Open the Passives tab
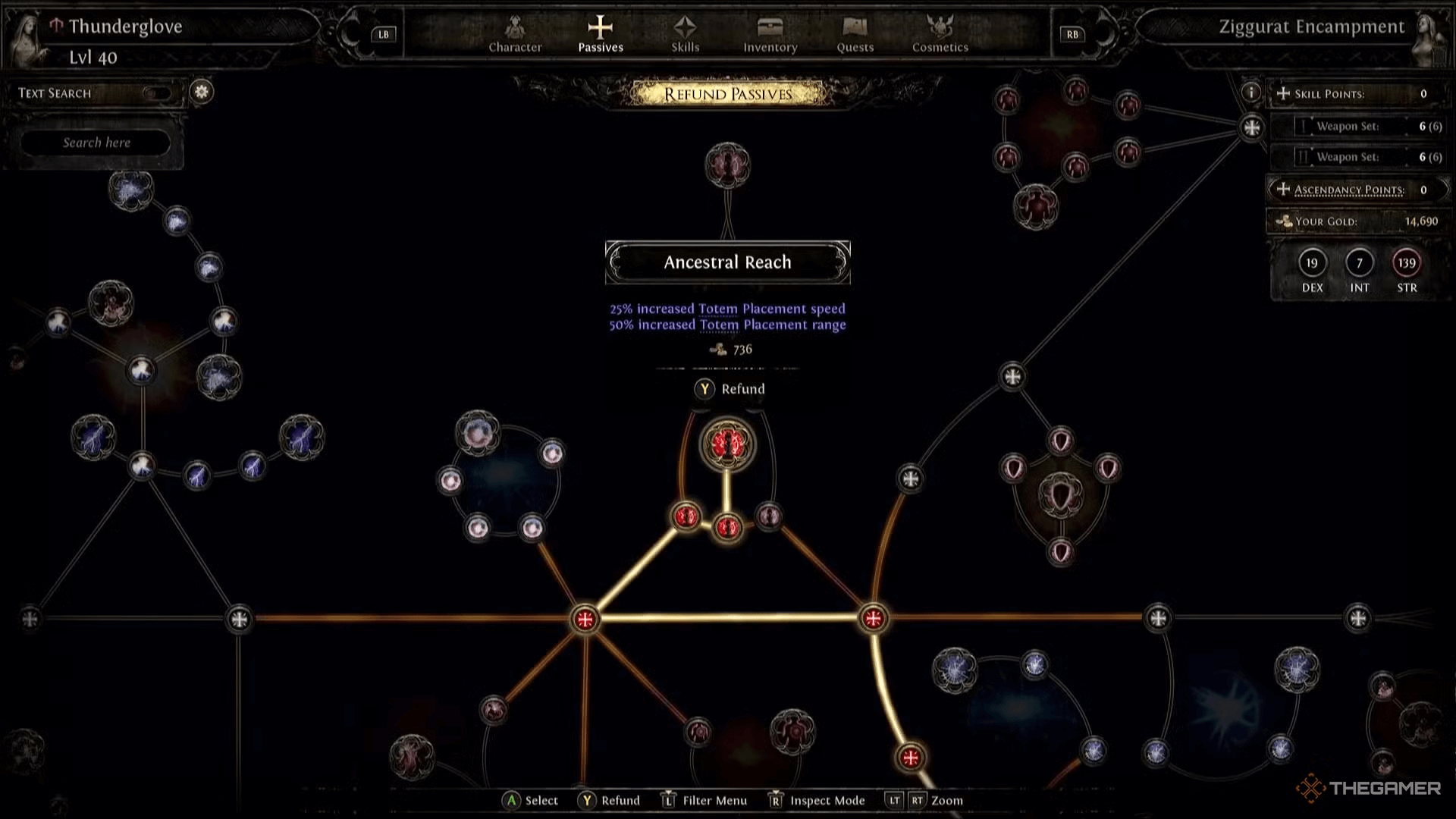Screen dimensions: 1456x819 click(600, 35)
